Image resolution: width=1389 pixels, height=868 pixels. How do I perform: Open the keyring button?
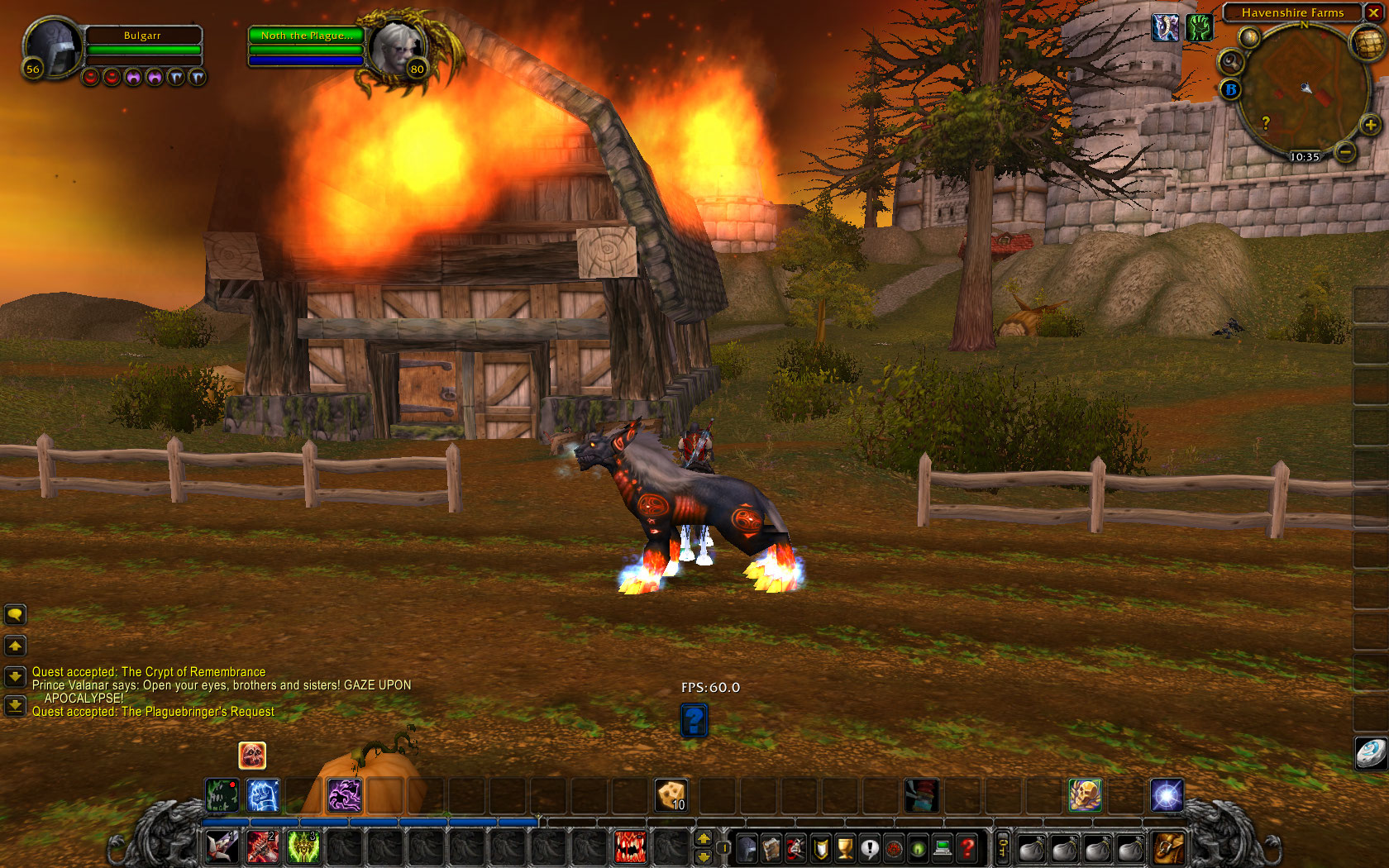coord(1002,848)
